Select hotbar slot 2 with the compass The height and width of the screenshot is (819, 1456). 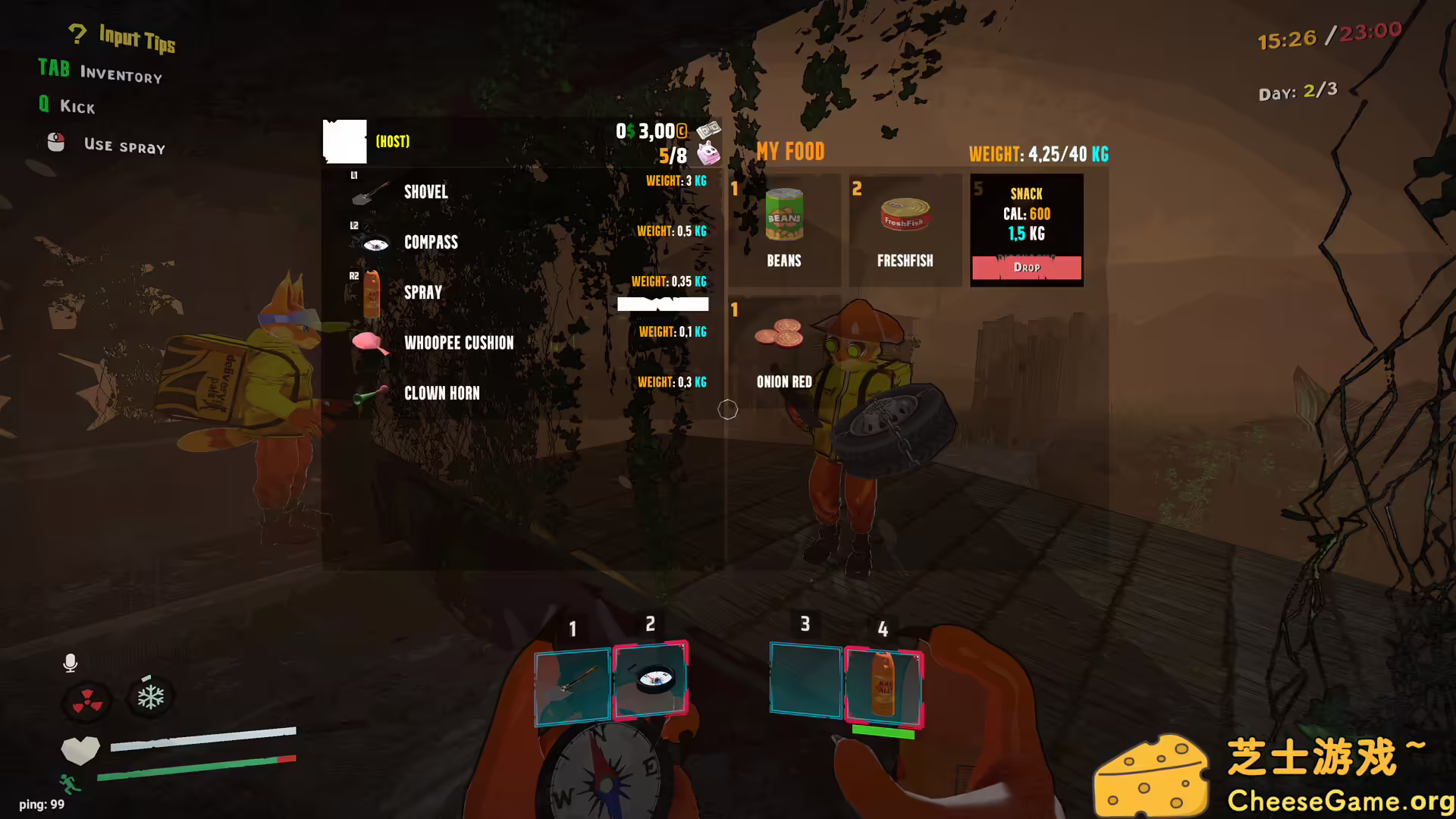[x=651, y=681]
